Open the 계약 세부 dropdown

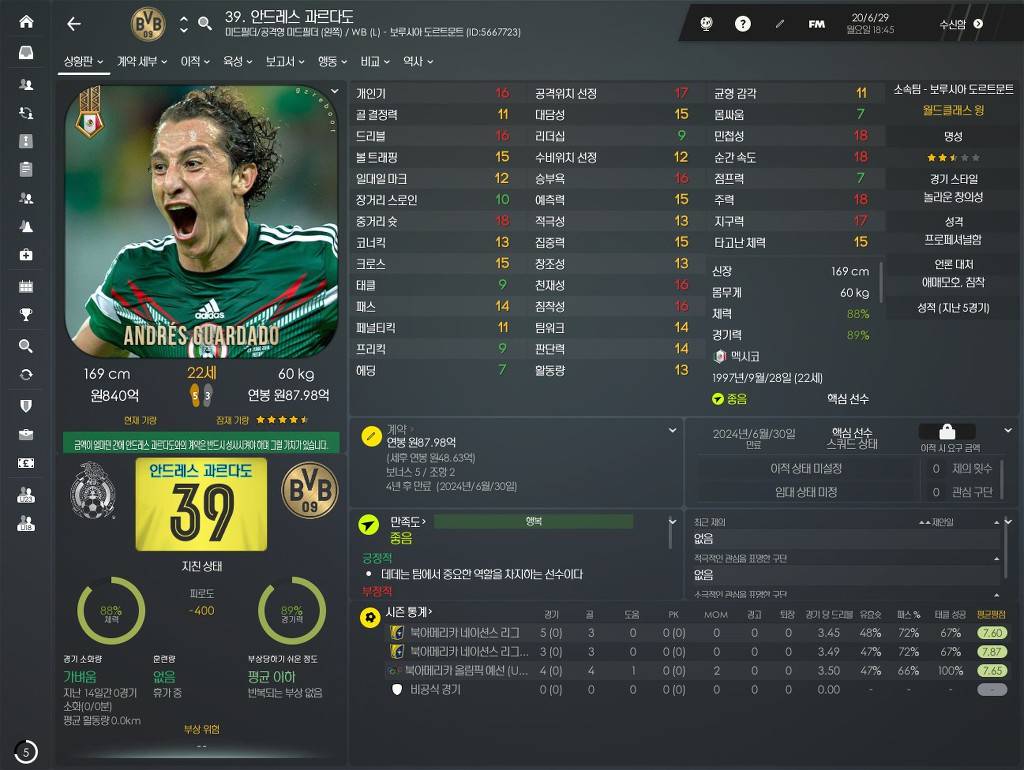click(x=141, y=62)
